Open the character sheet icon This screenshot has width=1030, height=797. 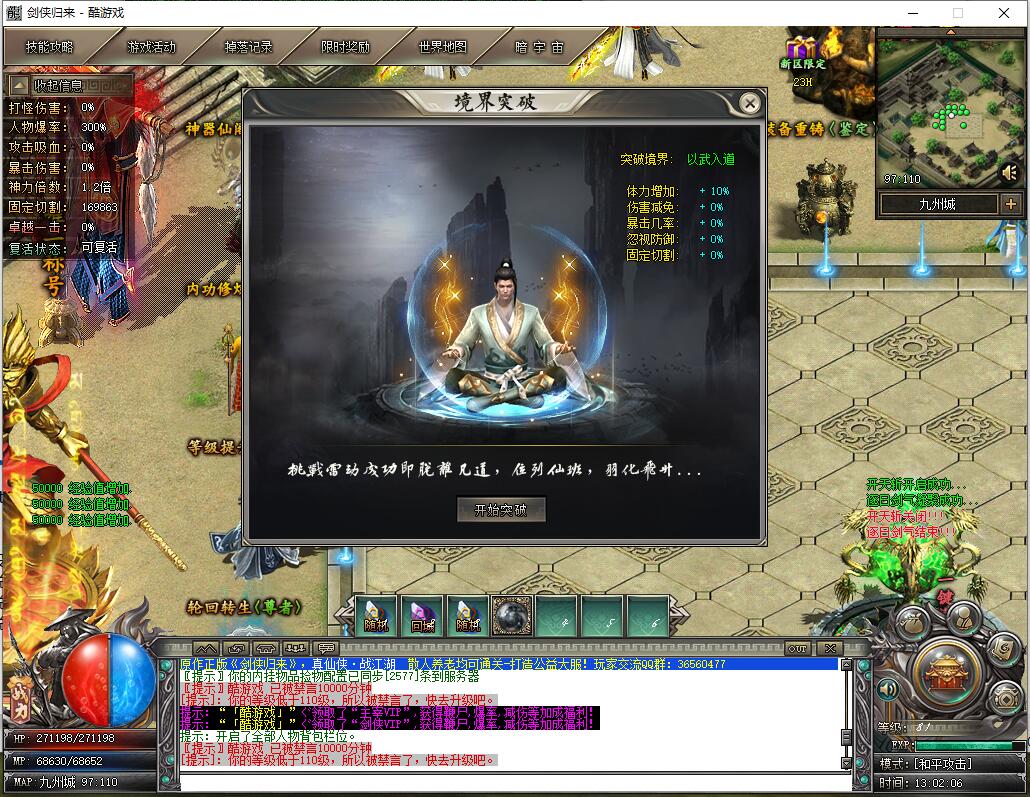965,618
